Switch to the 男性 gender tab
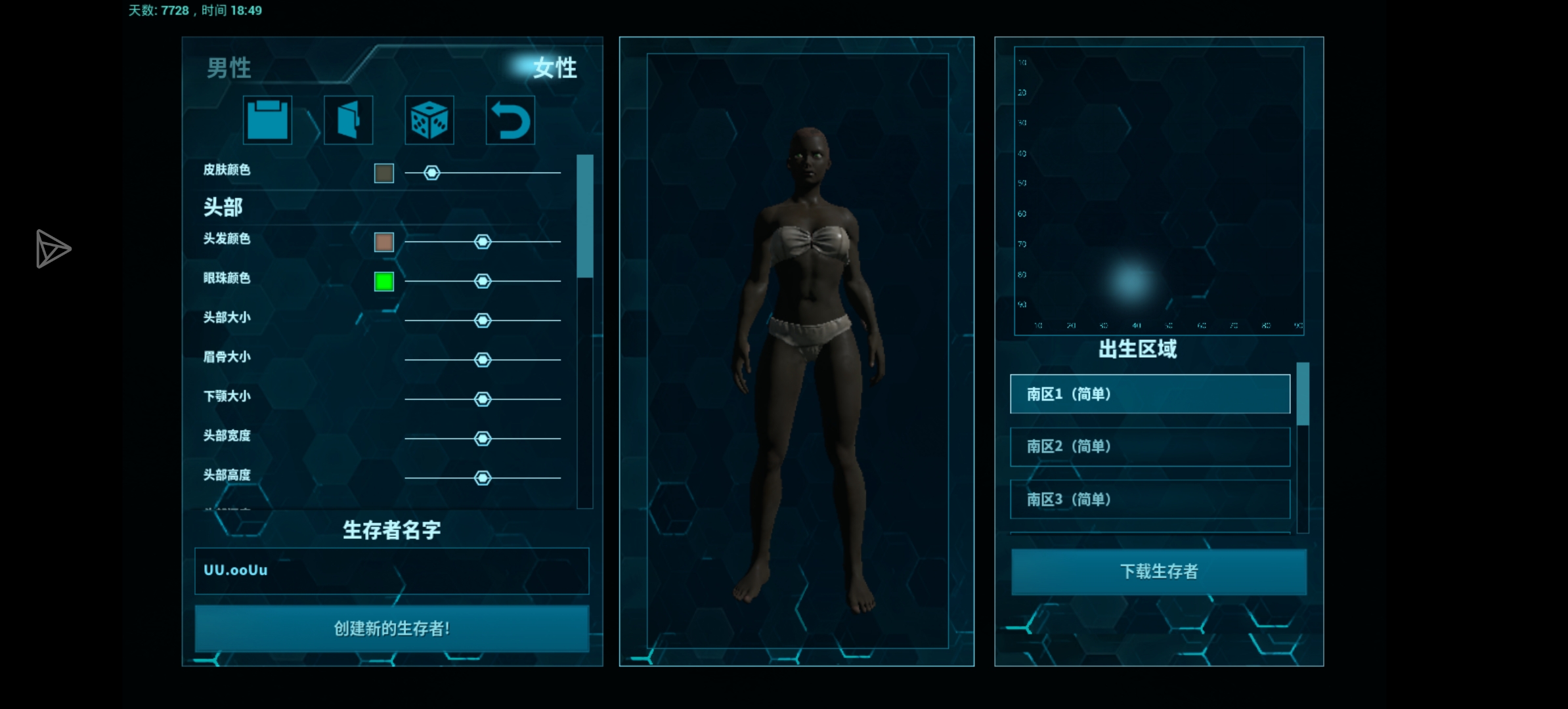Viewport: 1568px width, 709px height. click(x=229, y=68)
